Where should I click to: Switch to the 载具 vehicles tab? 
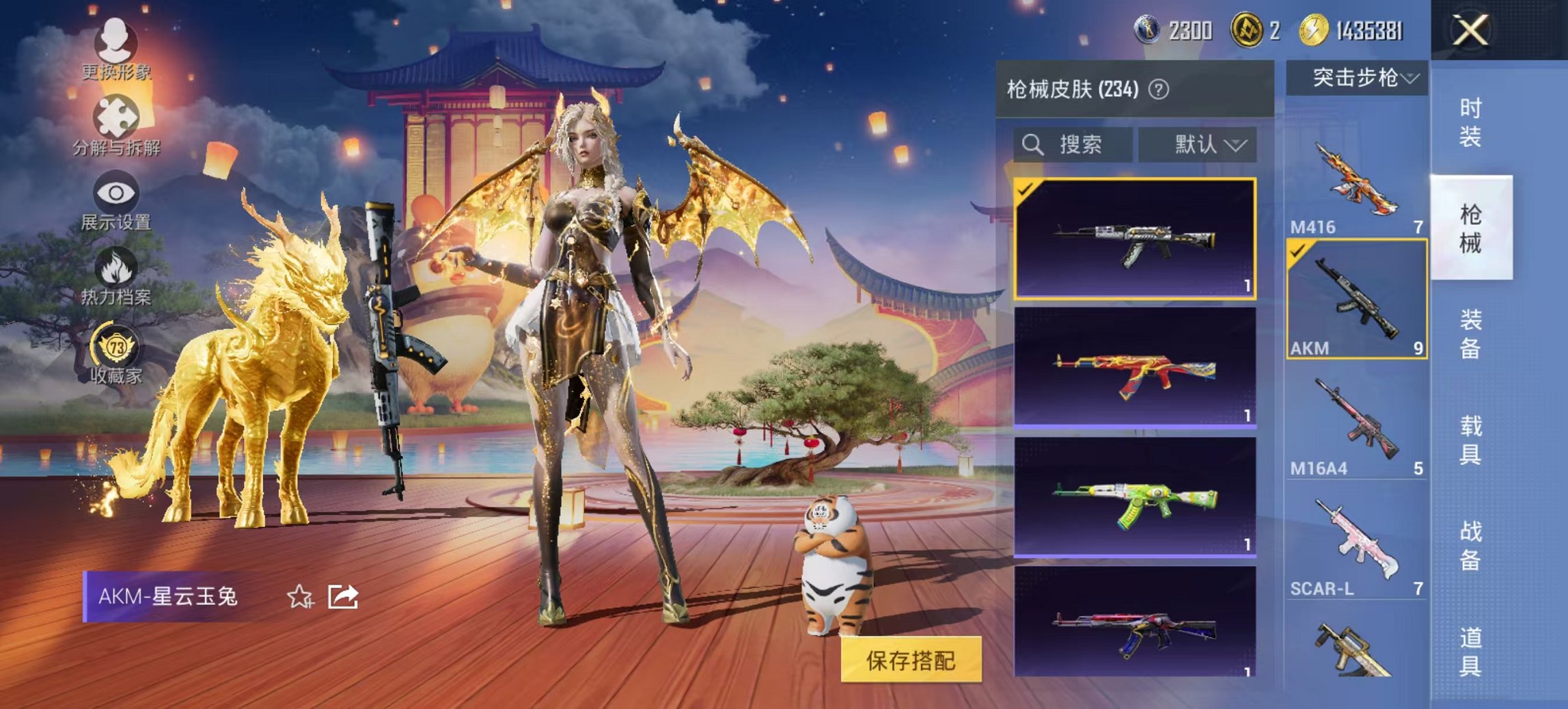[1470, 440]
